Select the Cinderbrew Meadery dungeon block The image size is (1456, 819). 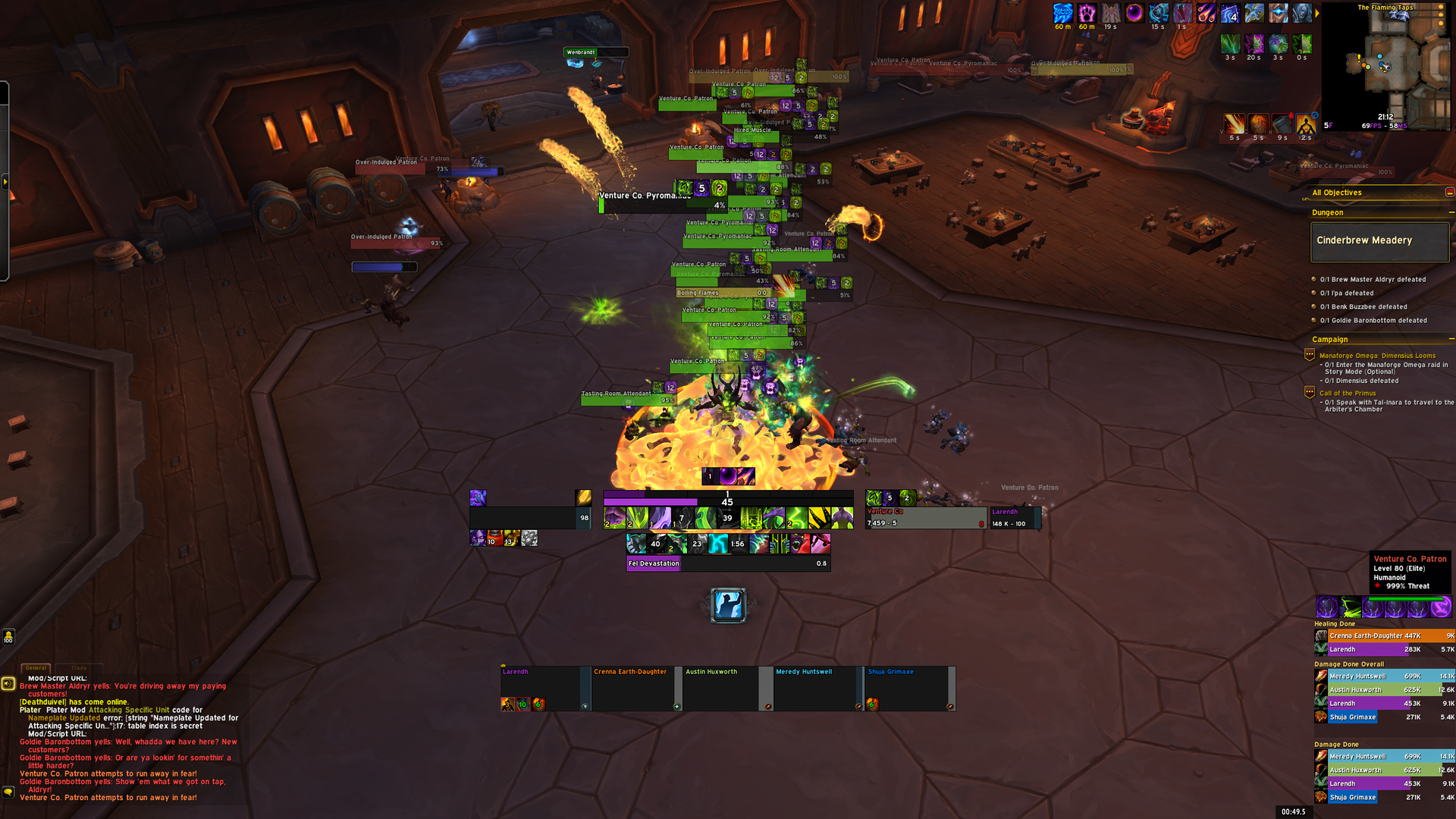click(1379, 241)
